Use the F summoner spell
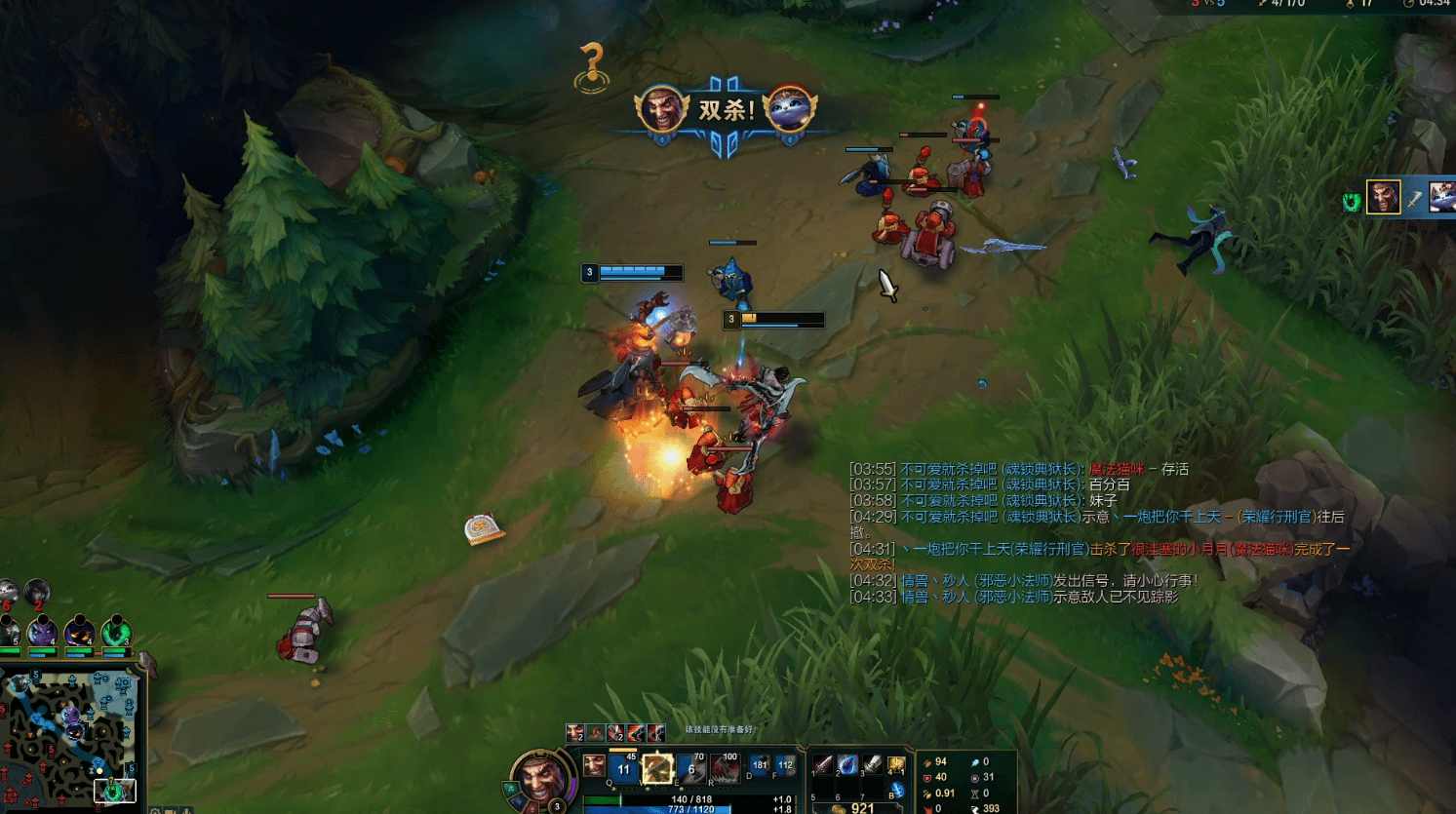The image size is (1456, 814). point(785,765)
